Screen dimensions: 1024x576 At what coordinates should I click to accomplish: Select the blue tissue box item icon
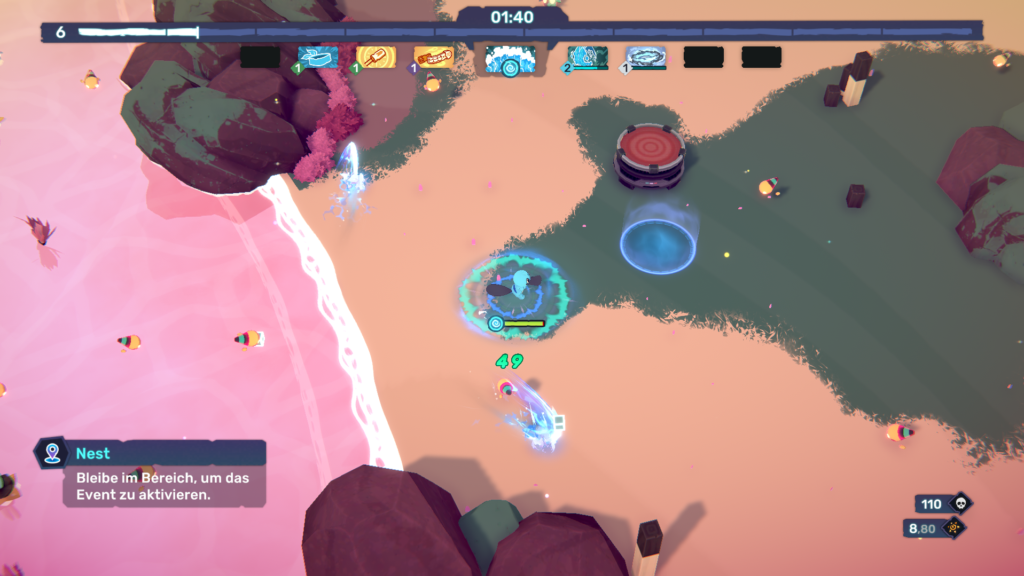point(318,57)
